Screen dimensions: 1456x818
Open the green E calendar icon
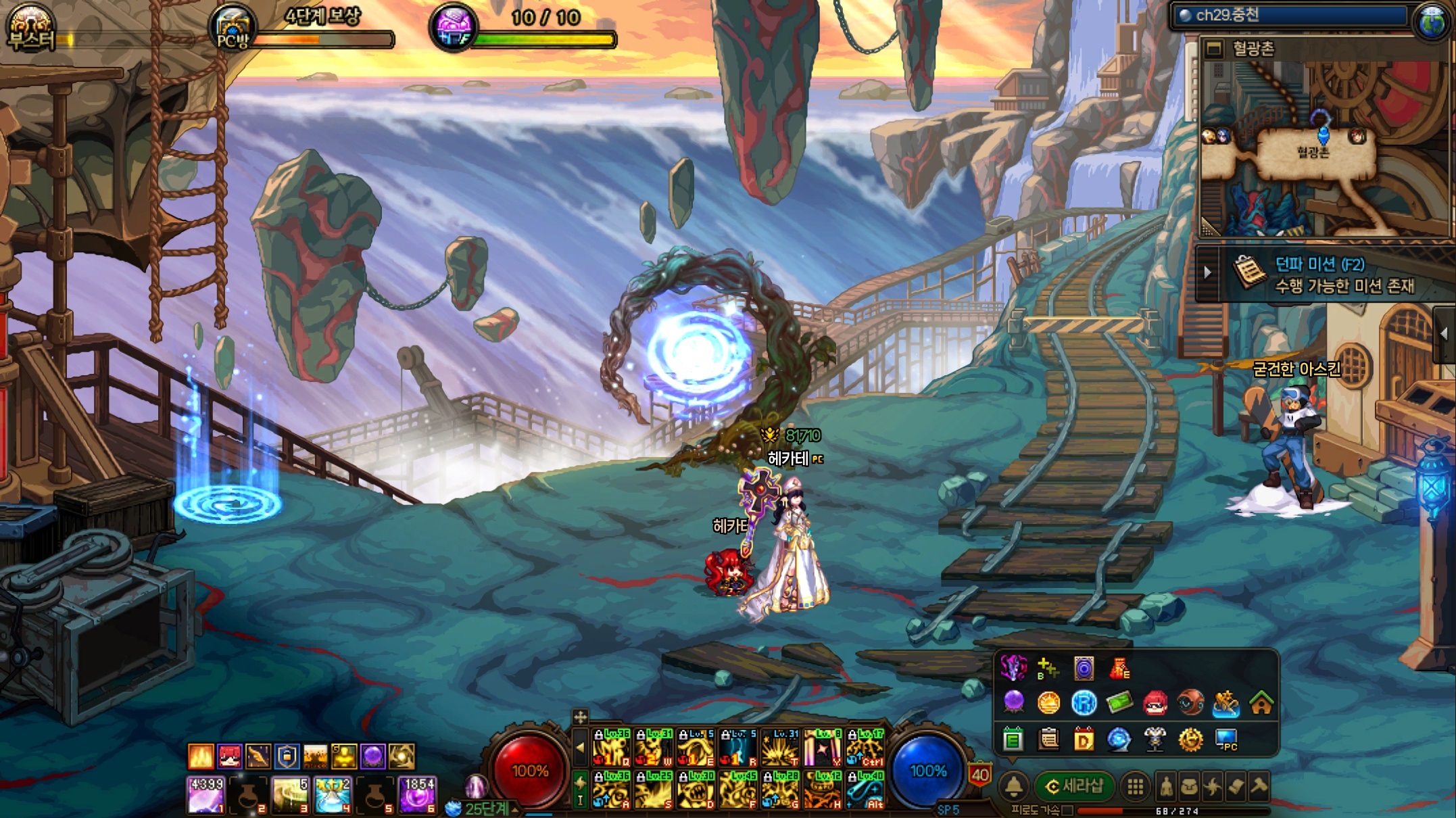[x=1013, y=740]
